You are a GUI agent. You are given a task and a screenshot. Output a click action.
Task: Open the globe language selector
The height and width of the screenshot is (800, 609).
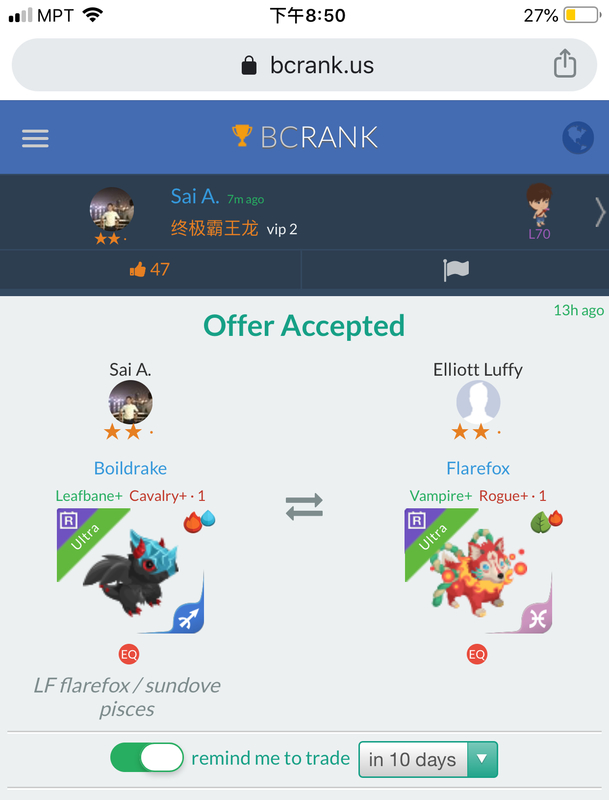577,138
